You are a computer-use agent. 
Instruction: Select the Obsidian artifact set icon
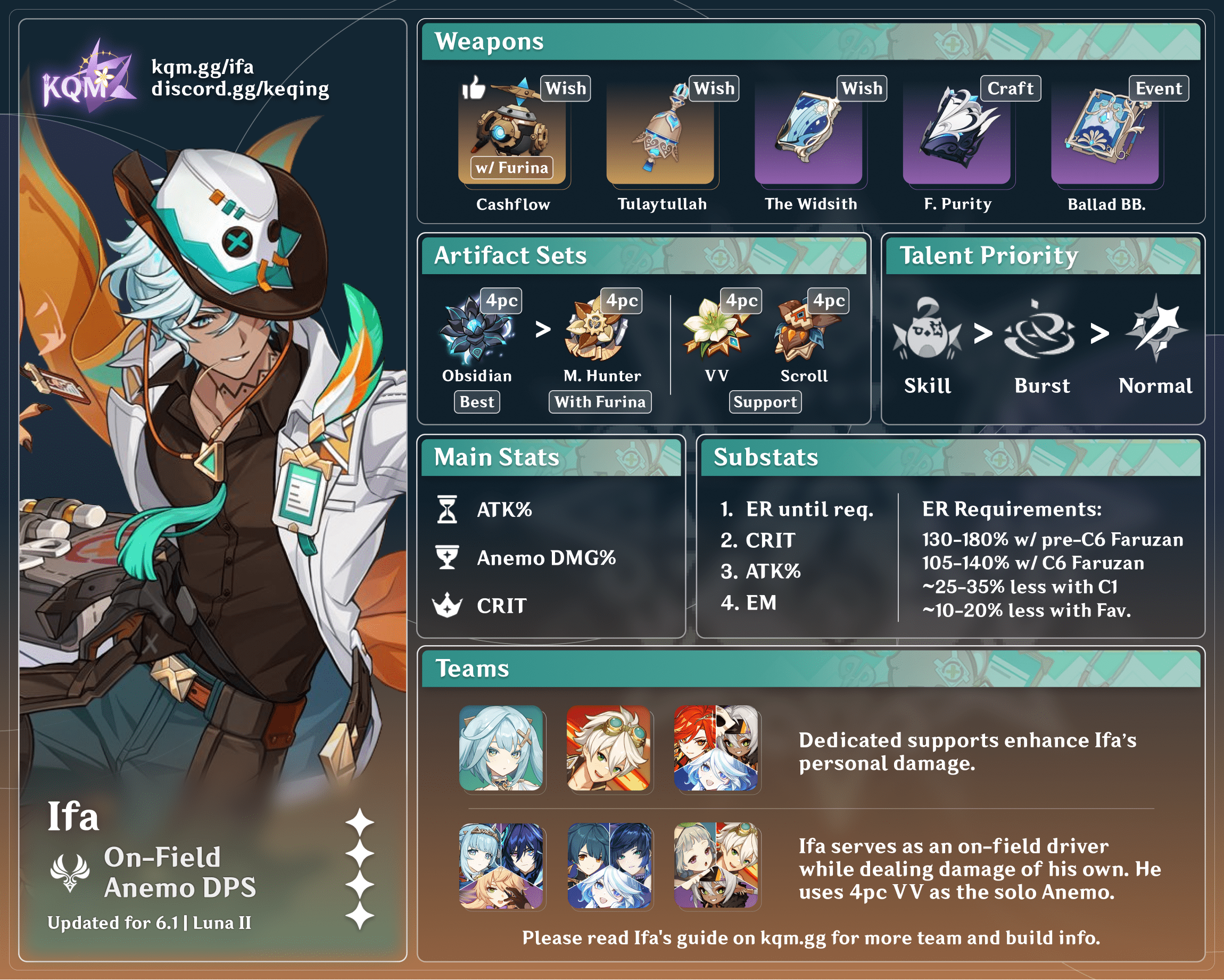[476, 330]
